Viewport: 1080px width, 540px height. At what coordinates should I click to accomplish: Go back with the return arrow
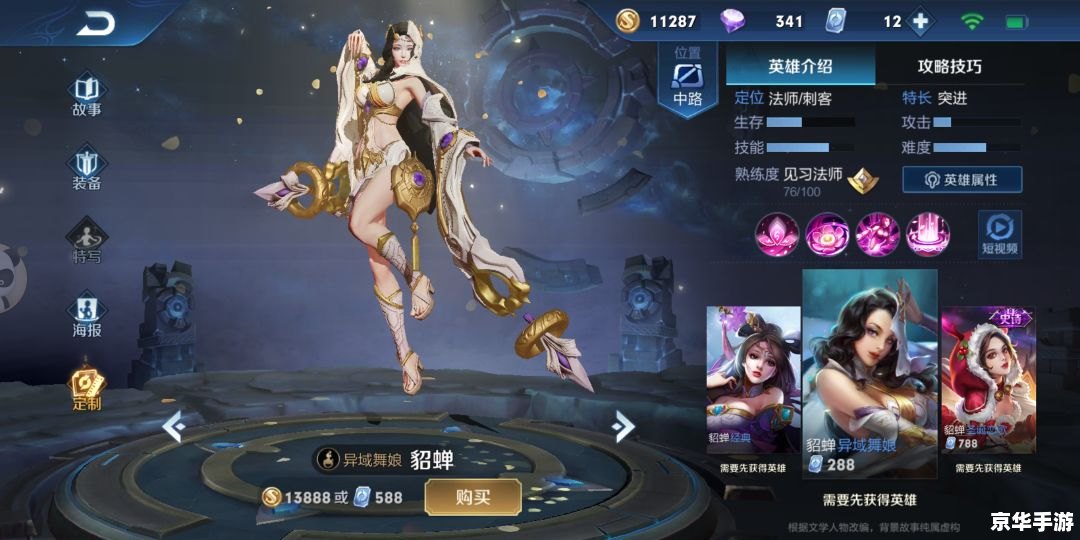(95, 24)
